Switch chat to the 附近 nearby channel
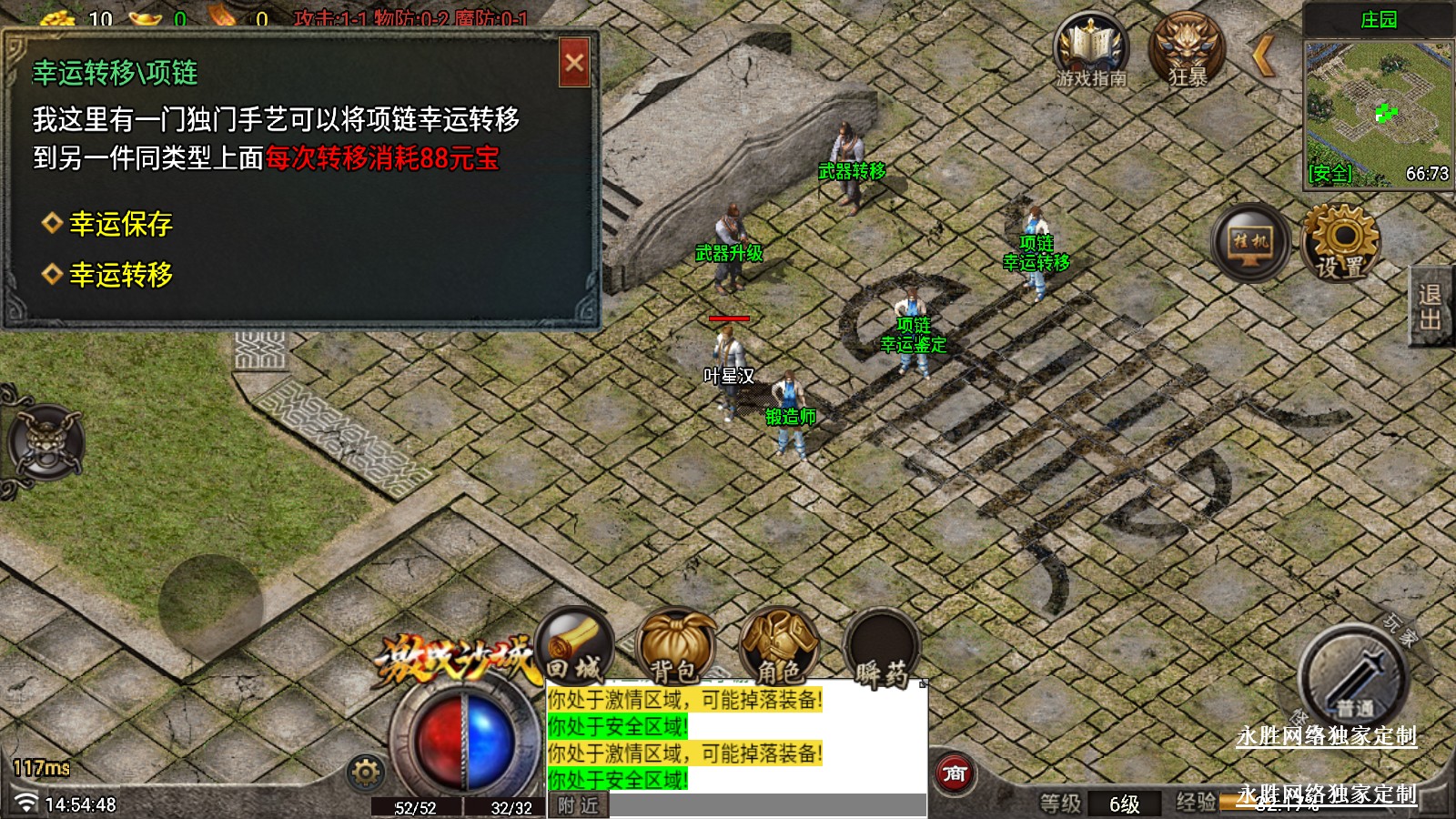The image size is (1456, 819). (579, 805)
